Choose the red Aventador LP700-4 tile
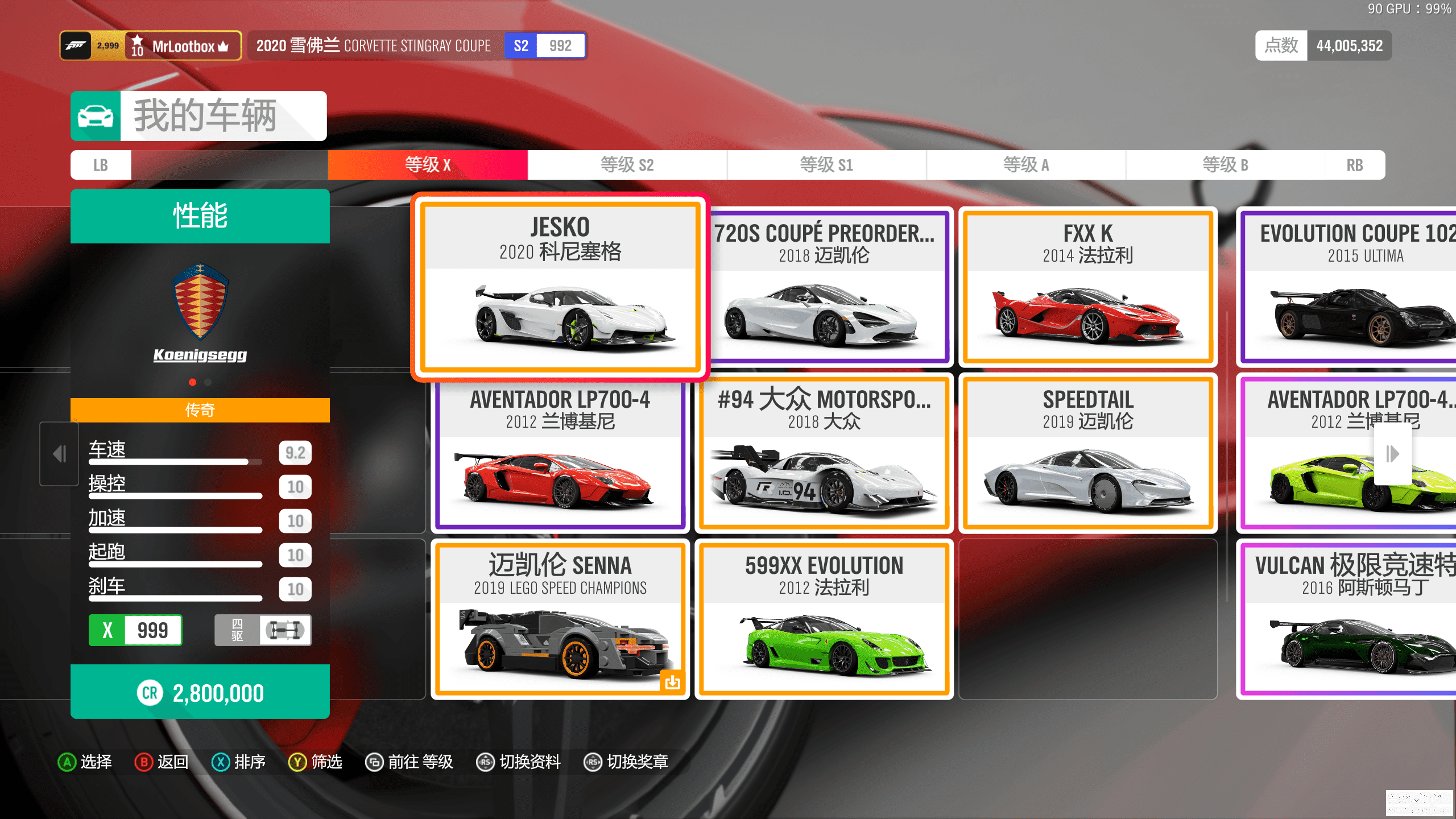Image resolution: width=1456 pixels, height=819 pixels. (x=560, y=453)
